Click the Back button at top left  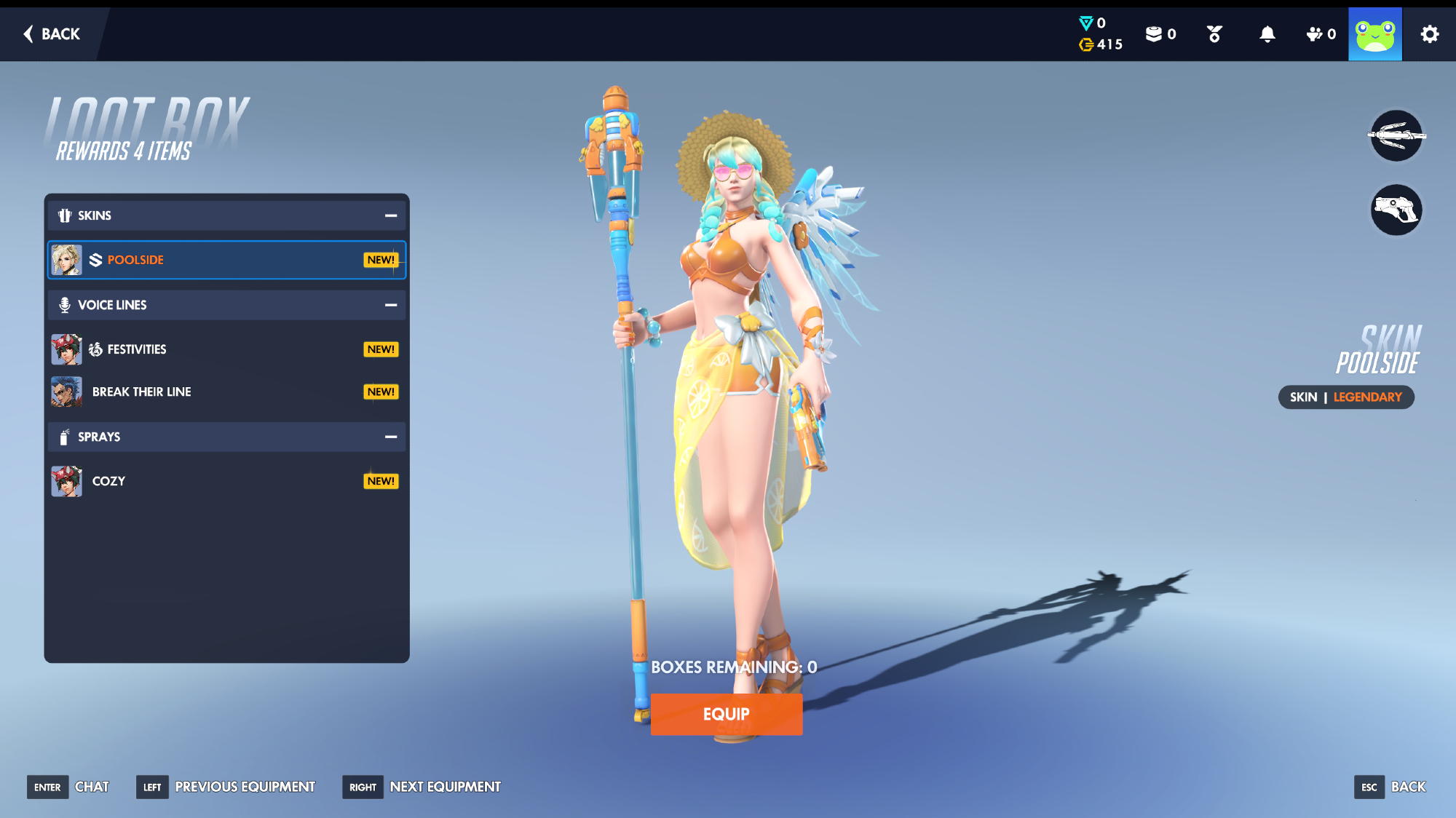click(x=52, y=34)
